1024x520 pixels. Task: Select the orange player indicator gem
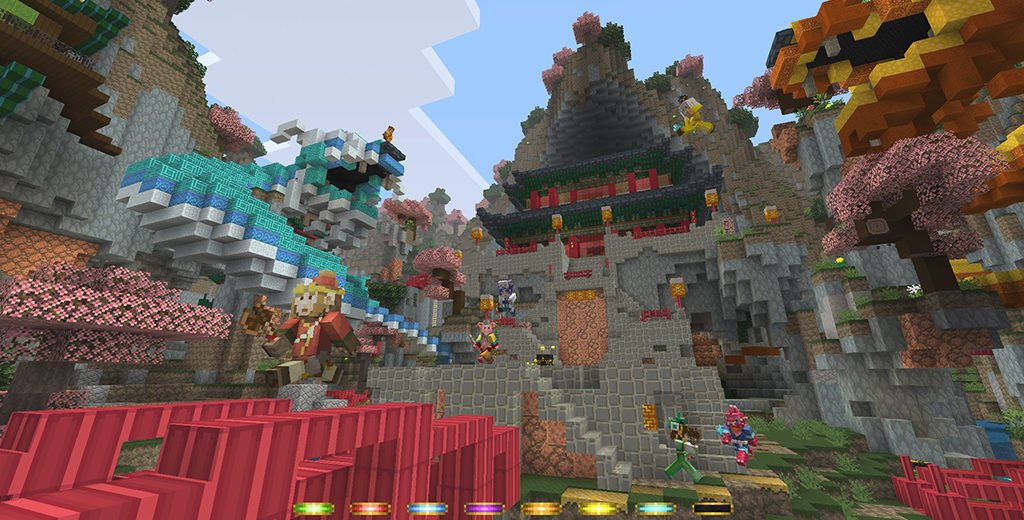click(x=541, y=508)
